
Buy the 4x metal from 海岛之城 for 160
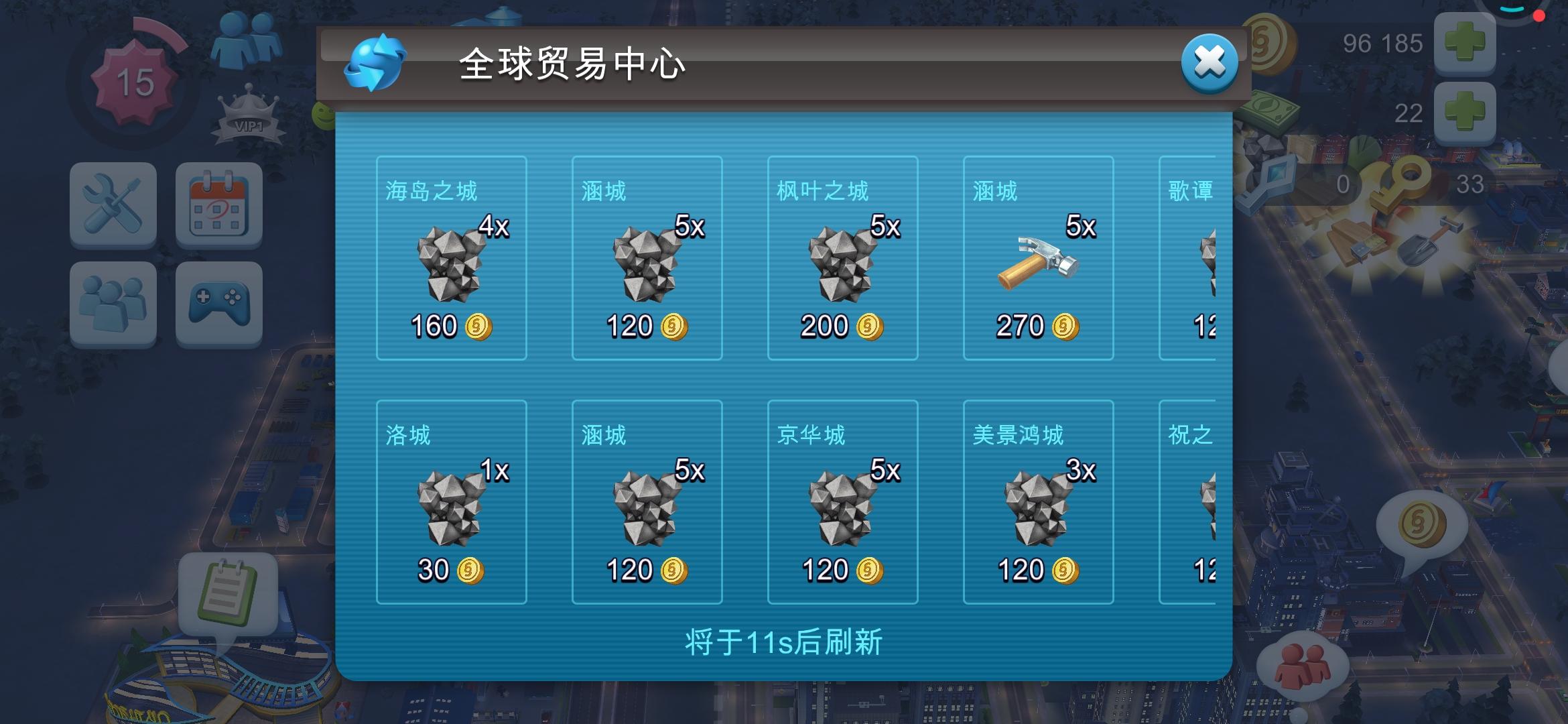pos(452,258)
